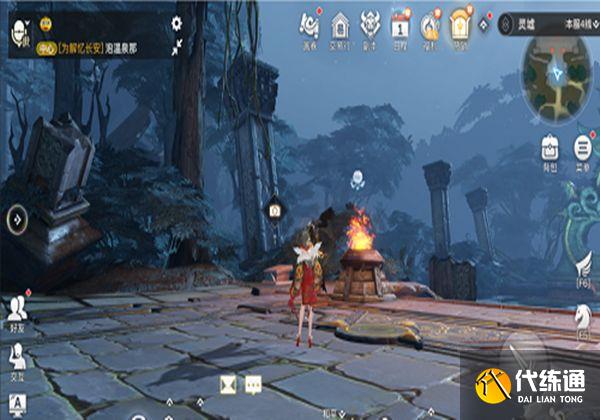Open the chat bubble button at bottom
This screenshot has width=600, height=420.
(253, 382)
